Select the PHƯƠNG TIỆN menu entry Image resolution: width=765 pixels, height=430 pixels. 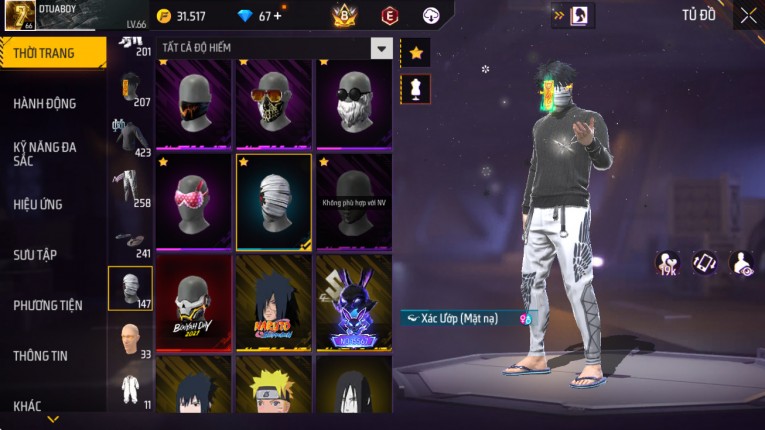48,305
